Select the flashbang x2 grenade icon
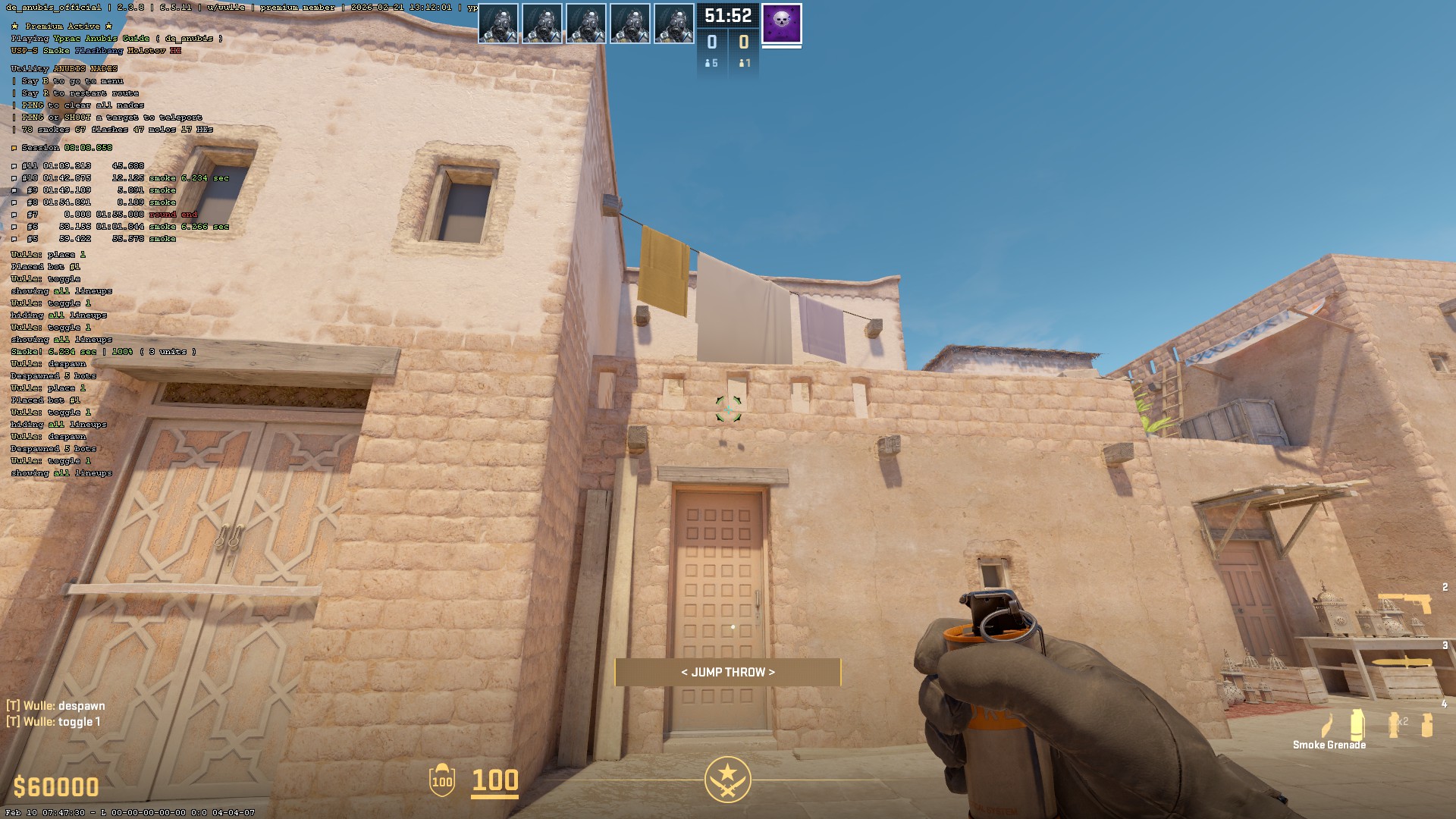The height and width of the screenshot is (819, 1456). pyautogui.click(x=1394, y=724)
